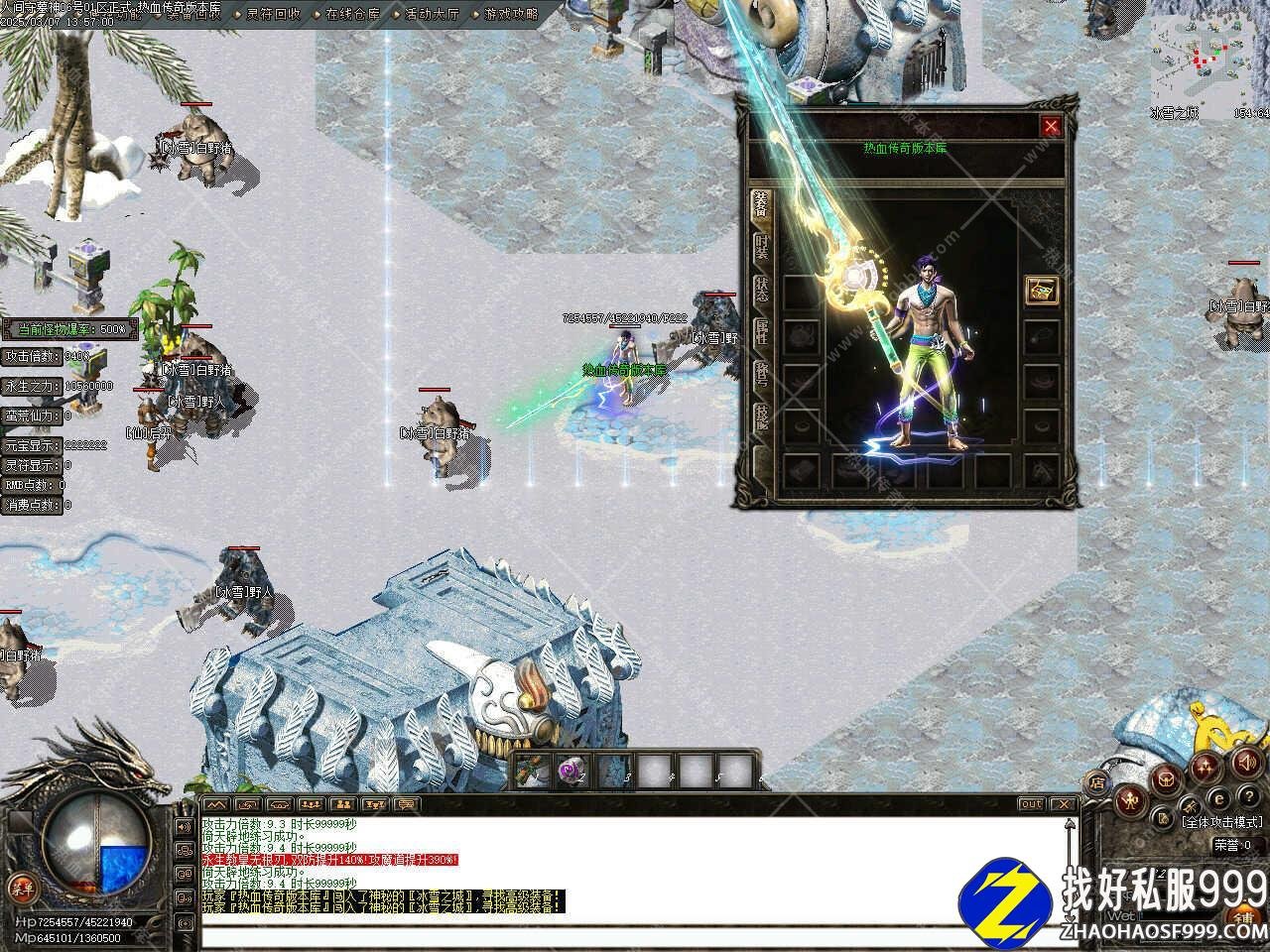This screenshot has height=952, width=1270.
Task: Select the 装备 equipment tab
Action: (761, 204)
